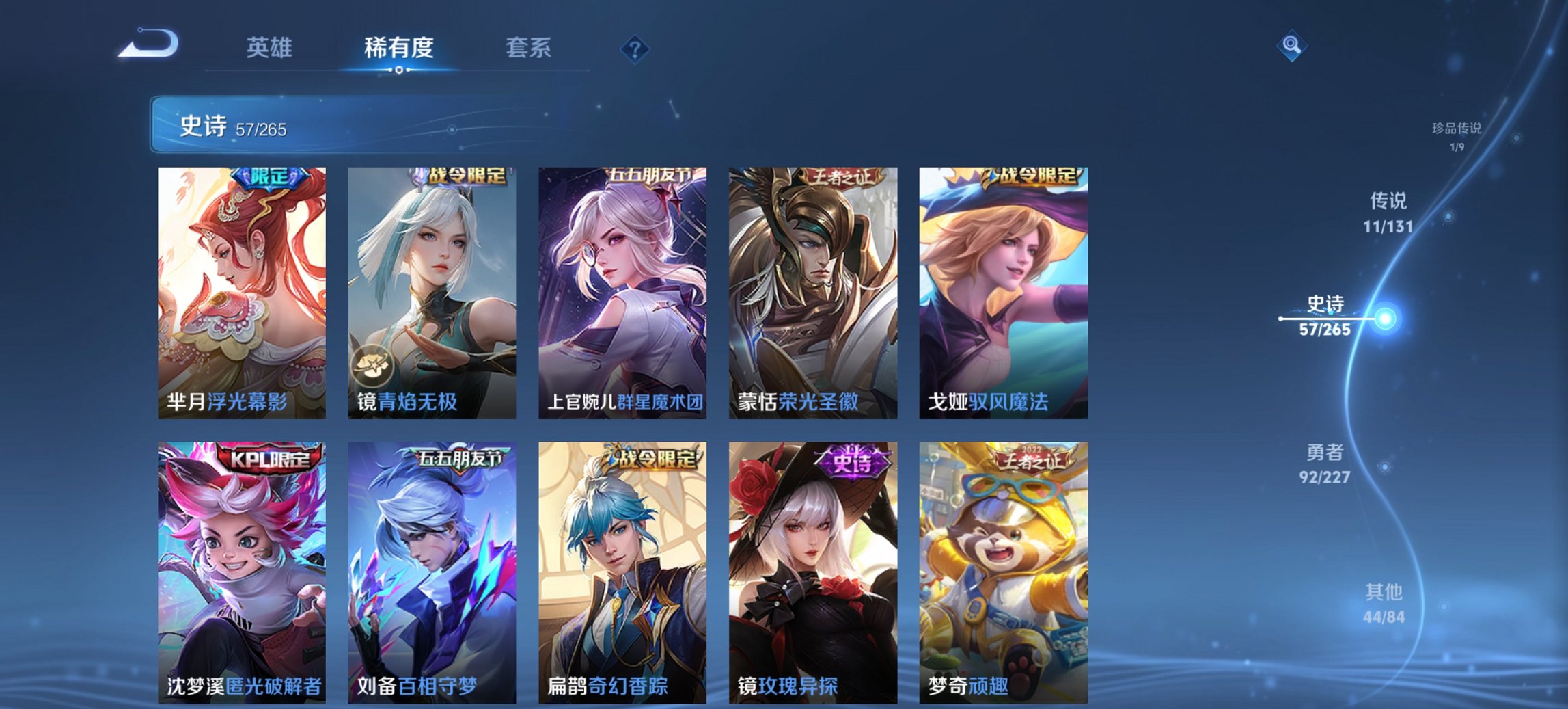Screen dimensions: 1568x709
Task: Switch to the 套系 tab
Action: click(x=528, y=48)
